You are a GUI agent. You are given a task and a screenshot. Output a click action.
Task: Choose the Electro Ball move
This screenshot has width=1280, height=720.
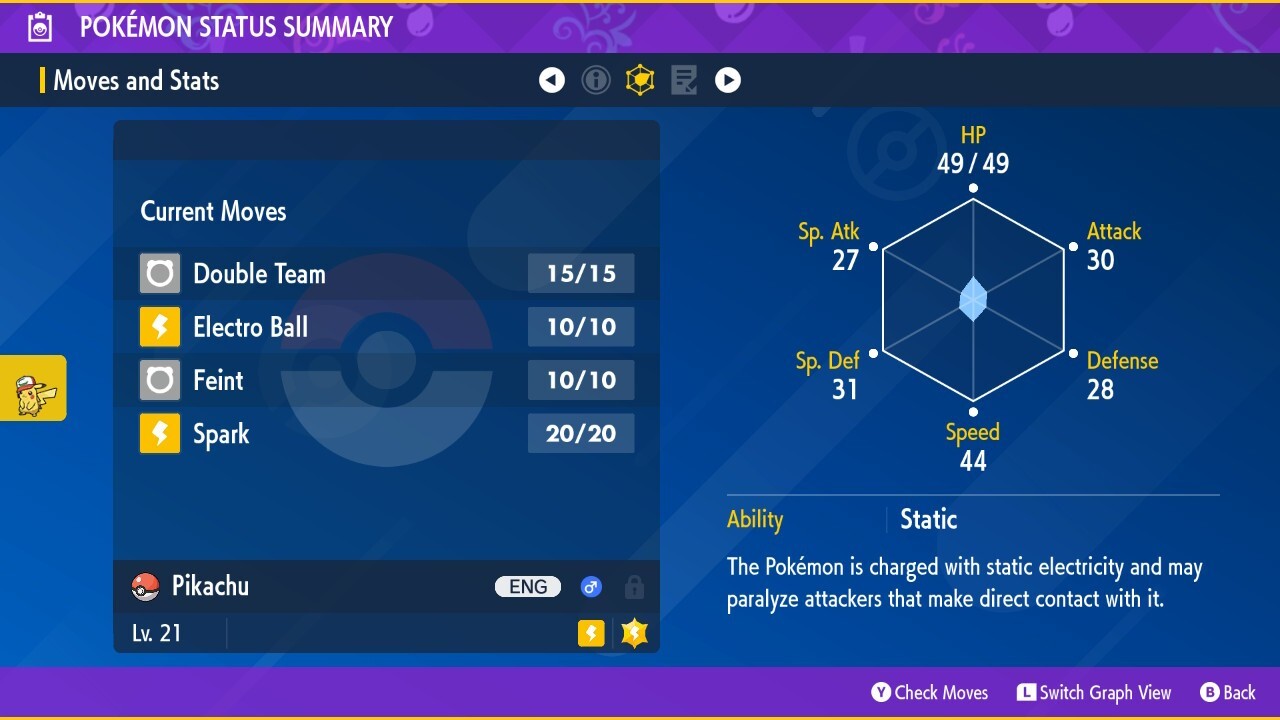point(386,327)
